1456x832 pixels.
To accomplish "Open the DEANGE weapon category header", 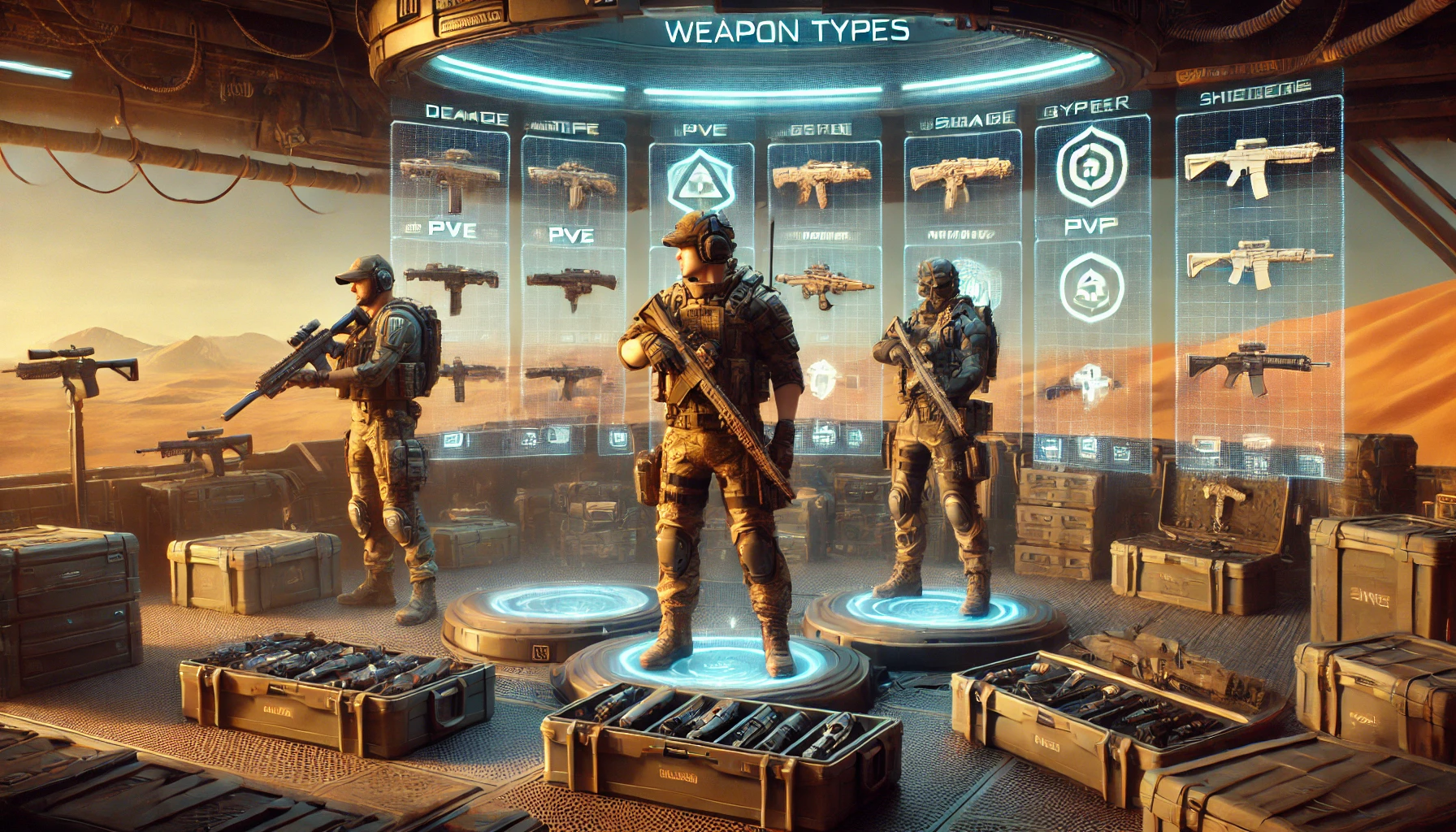I will pyautogui.click(x=466, y=115).
